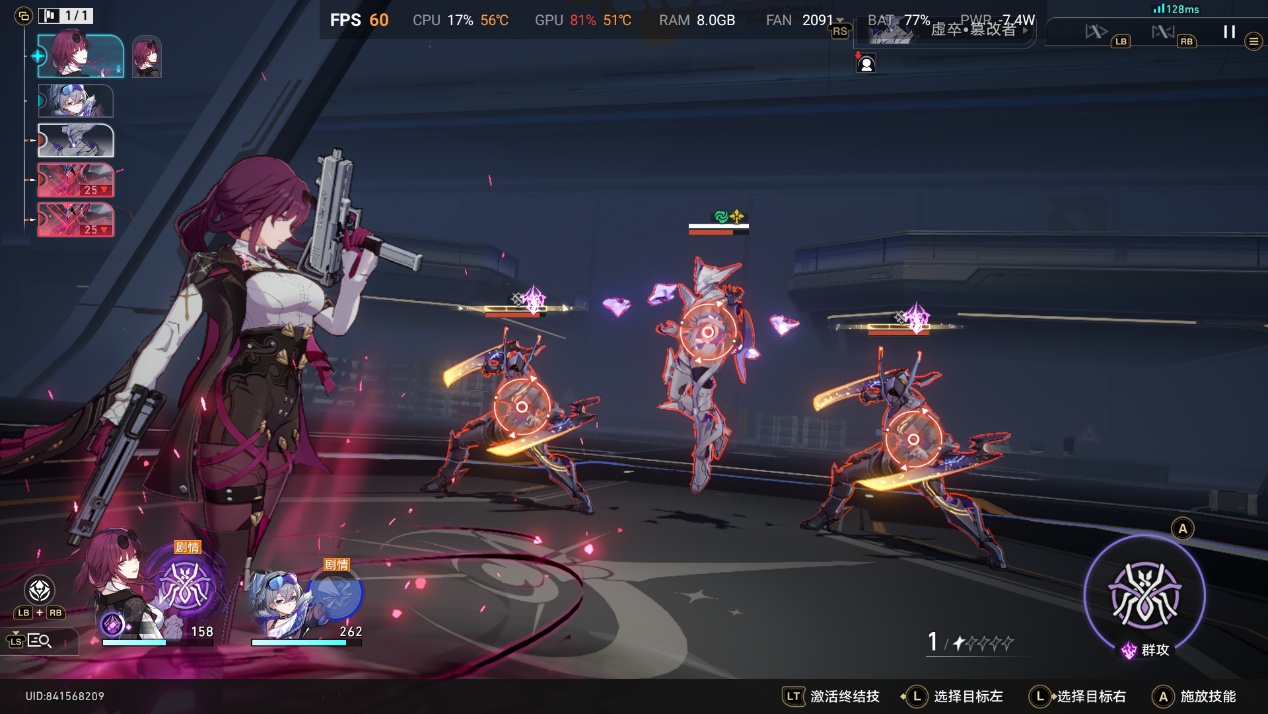
Task: Activate Kafka's purple spider ultimate icon
Action: [184, 586]
